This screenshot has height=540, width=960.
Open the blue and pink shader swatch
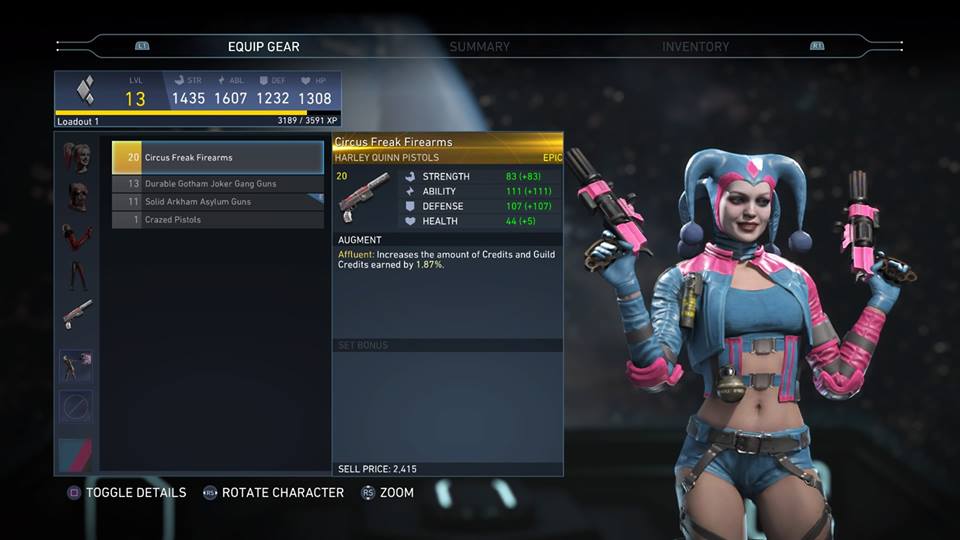77,452
